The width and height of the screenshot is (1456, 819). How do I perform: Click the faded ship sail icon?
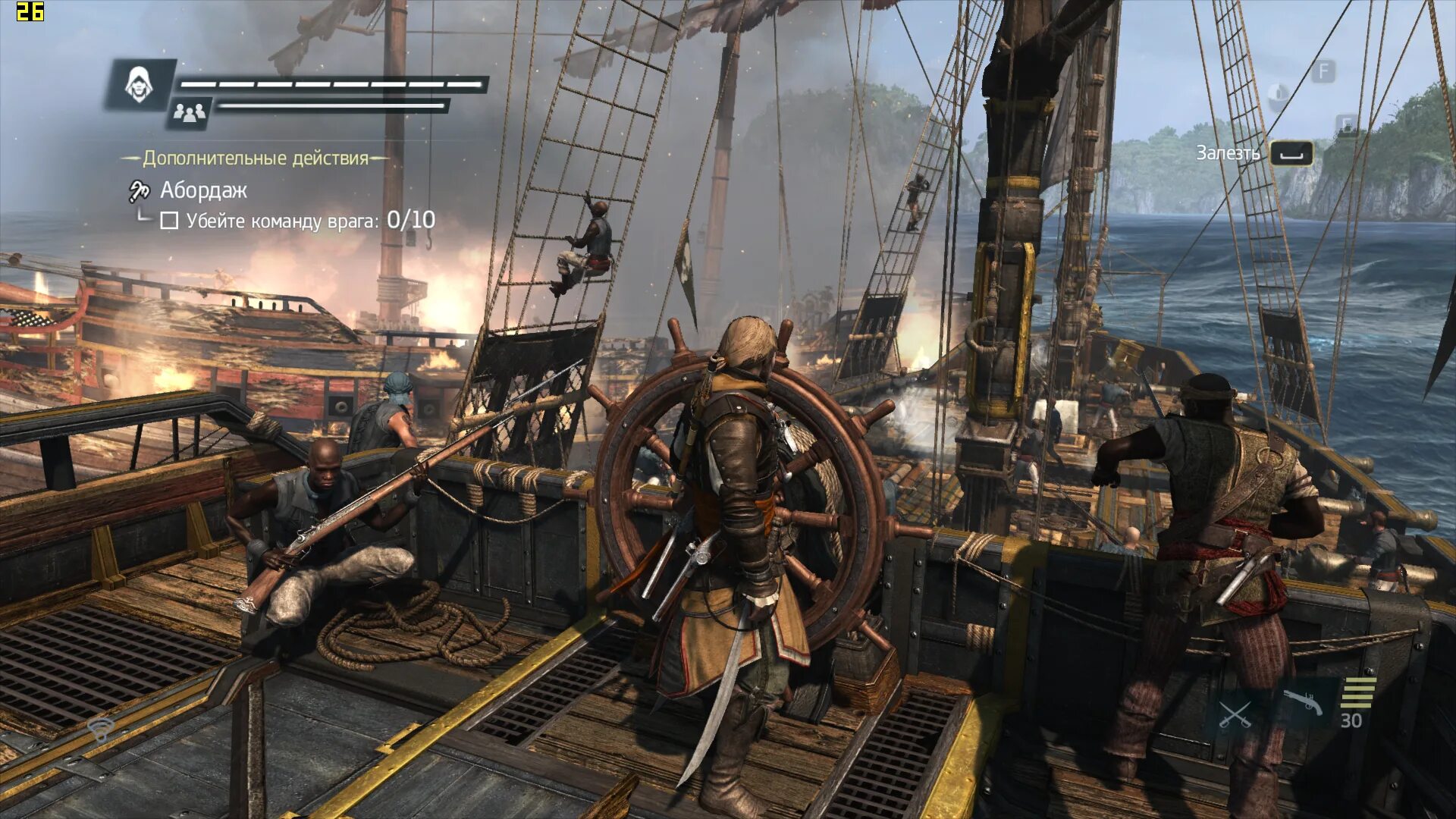click(x=1279, y=93)
